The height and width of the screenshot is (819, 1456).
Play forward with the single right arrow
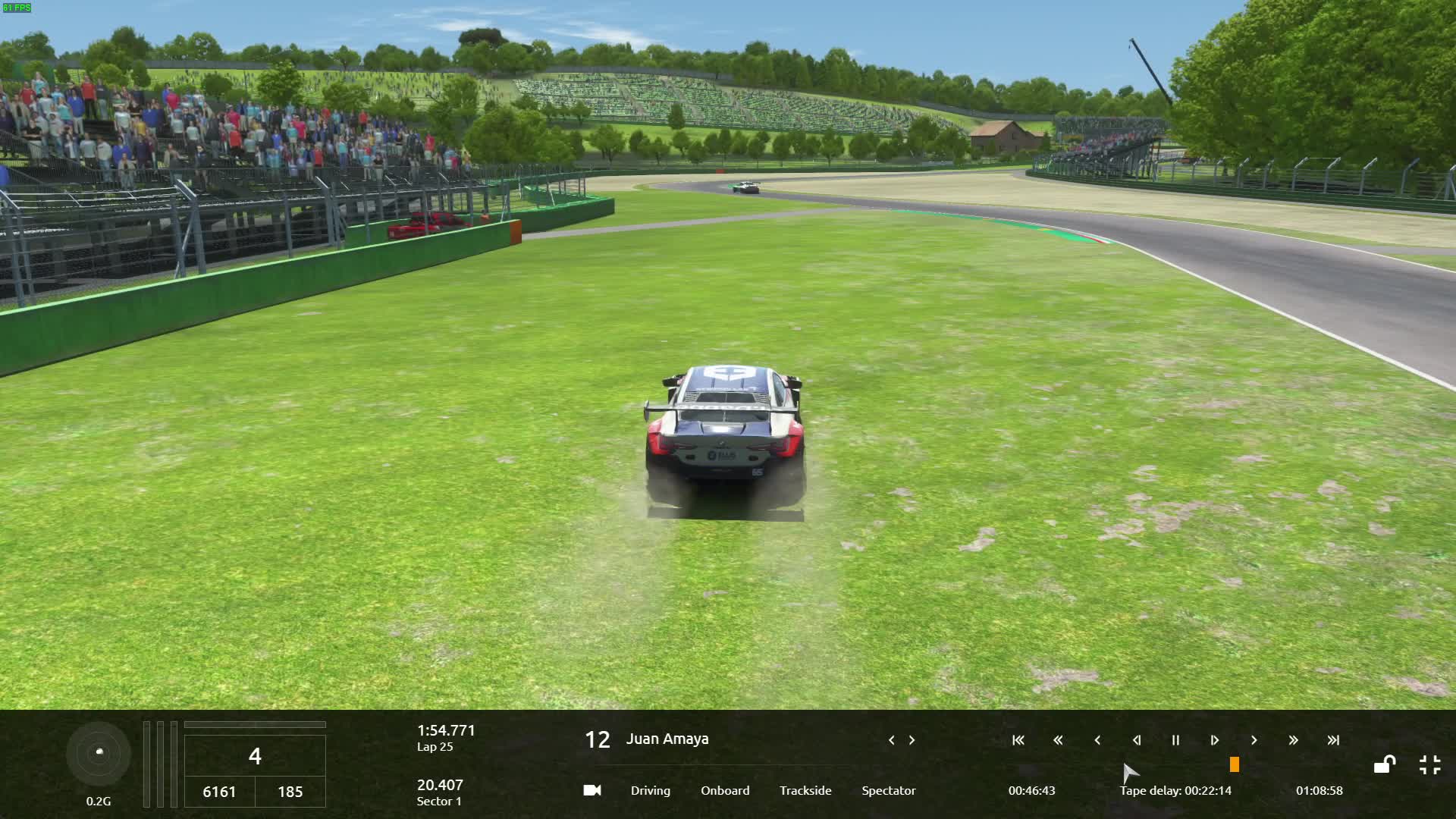pyautogui.click(x=1254, y=740)
